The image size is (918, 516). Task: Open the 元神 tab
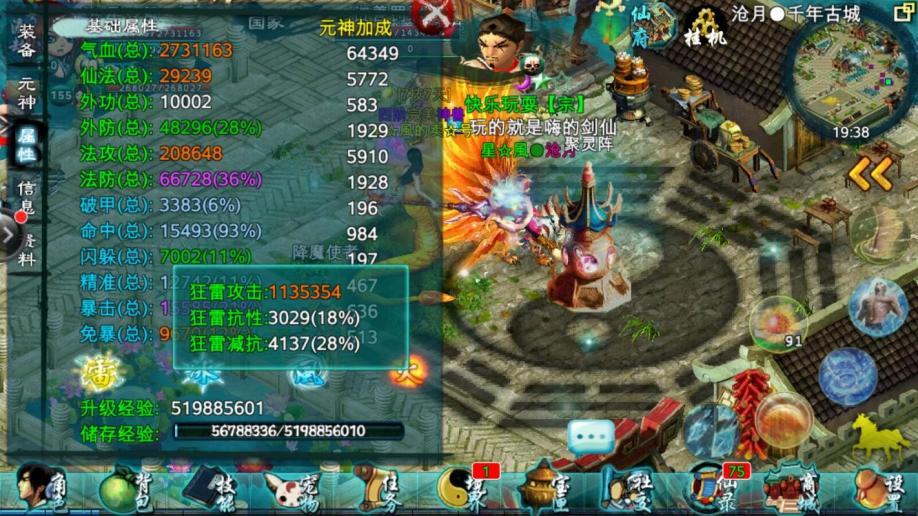tap(27, 91)
